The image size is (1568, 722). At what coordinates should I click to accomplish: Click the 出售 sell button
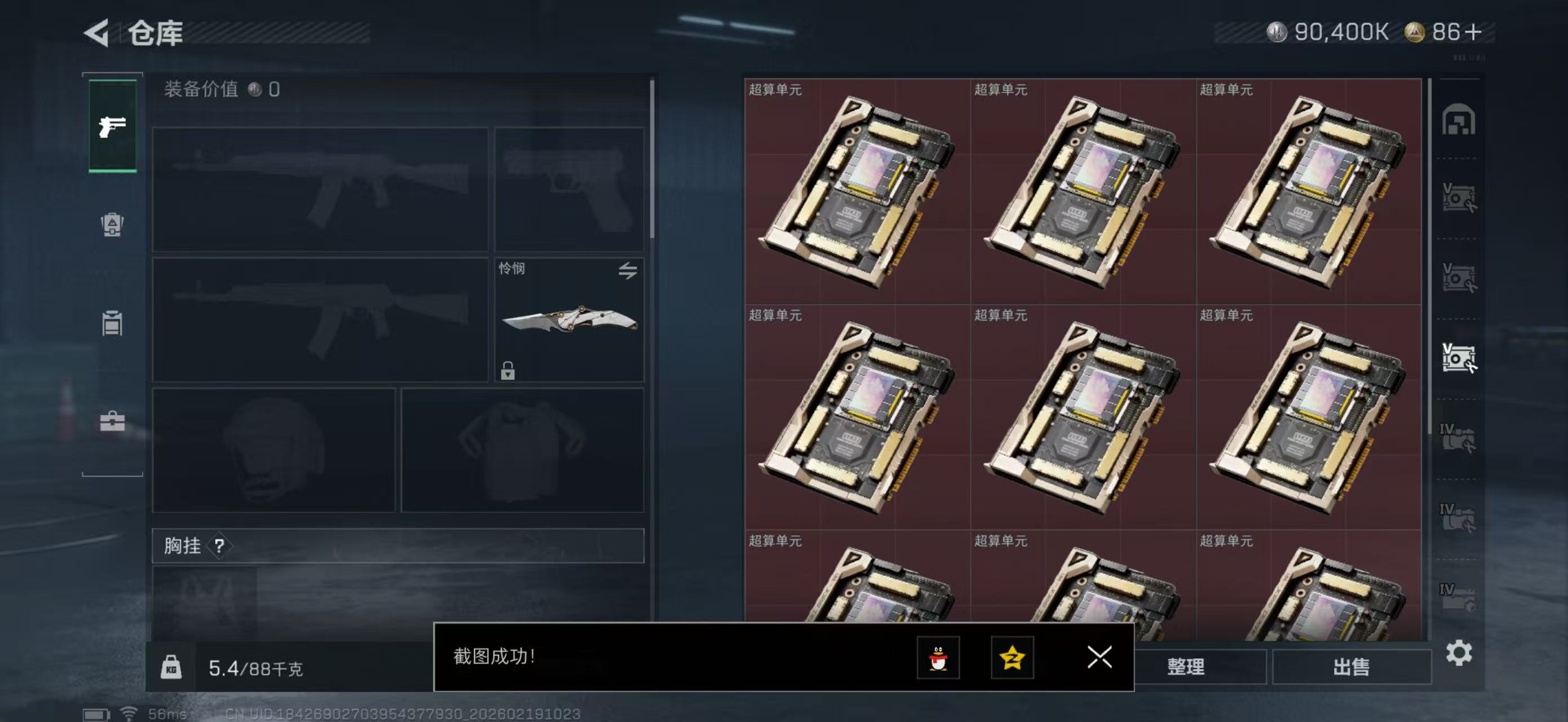click(1352, 667)
